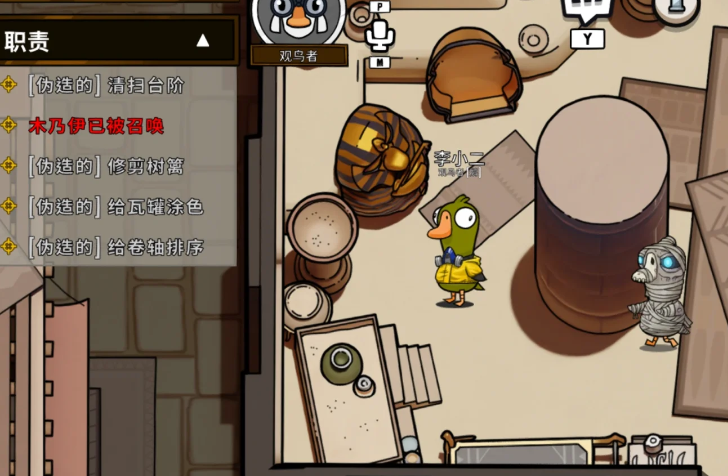Click the round icon in top-right corner
The height and width of the screenshot is (476, 728).
coord(676,8)
